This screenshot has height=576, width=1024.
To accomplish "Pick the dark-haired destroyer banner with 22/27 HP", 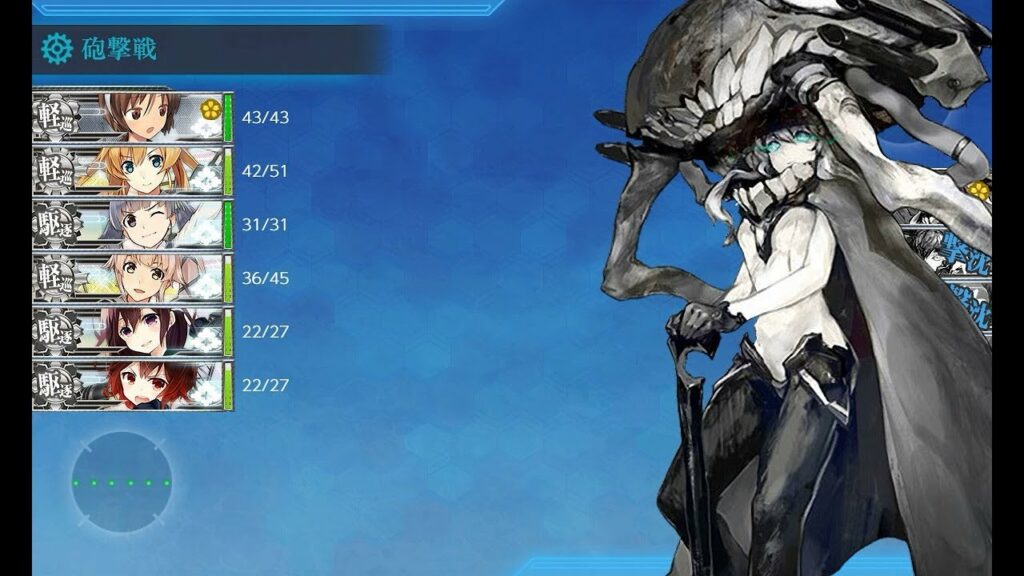I will (132, 332).
